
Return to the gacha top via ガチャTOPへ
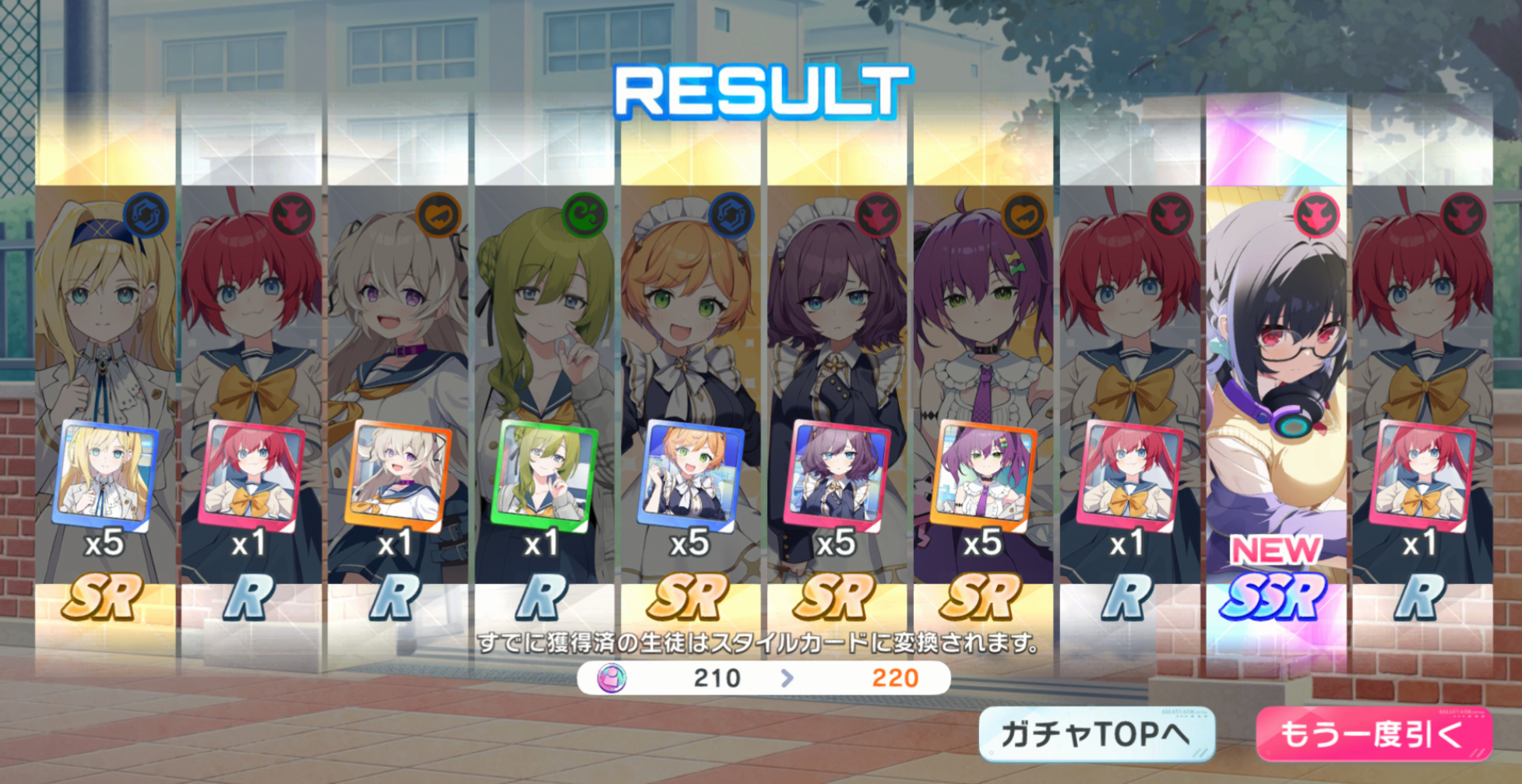point(1096,734)
